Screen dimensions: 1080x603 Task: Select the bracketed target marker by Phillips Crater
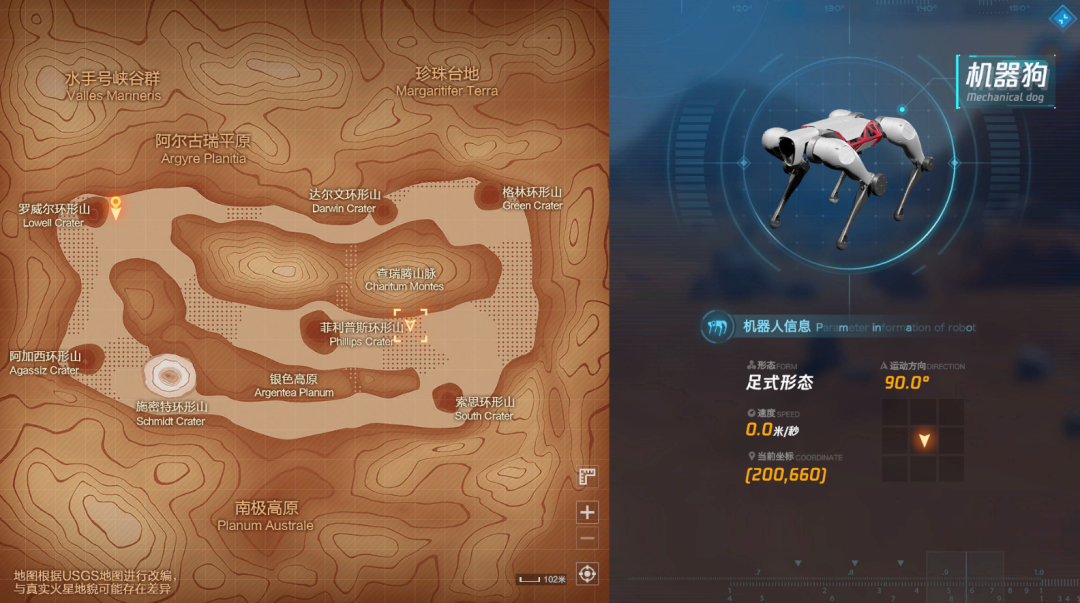point(410,325)
